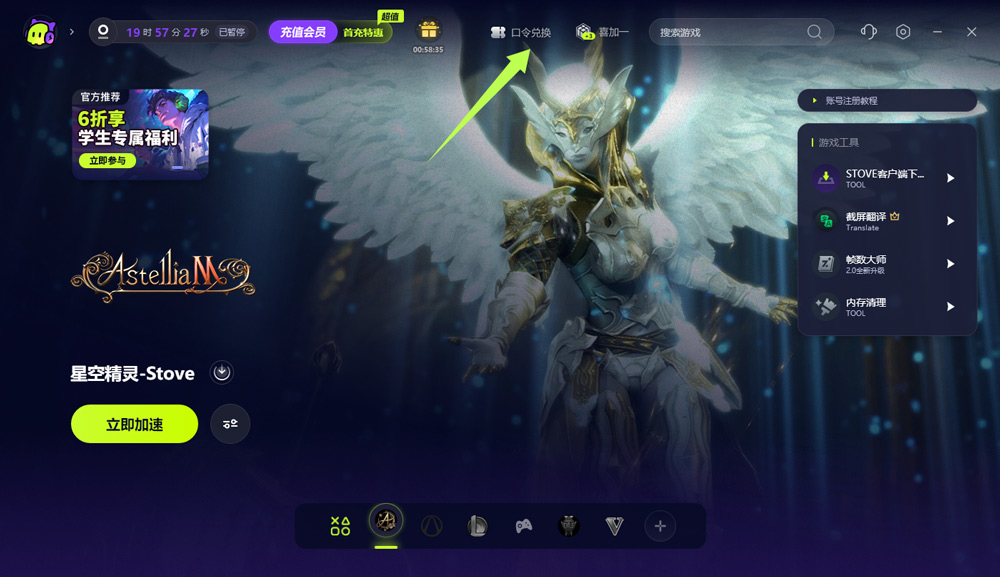The height and width of the screenshot is (577, 1000).
Task: Open the student discount 立即参与 banner
Action: [107, 160]
